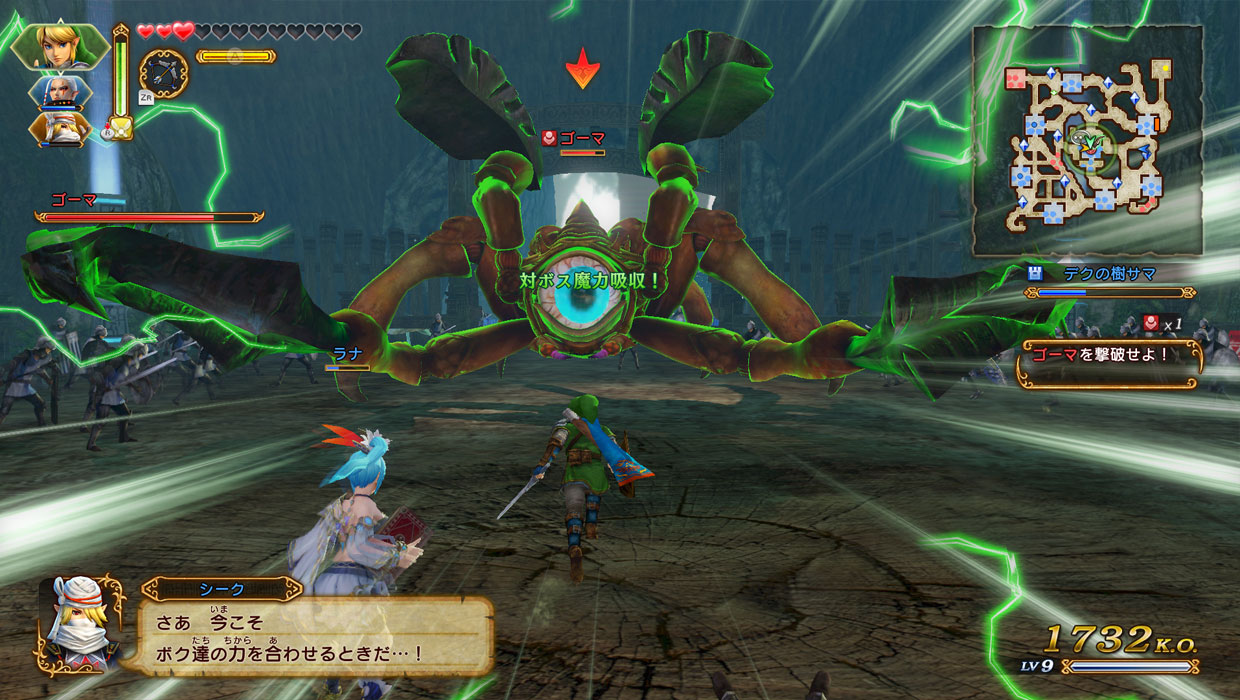The width and height of the screenshot is (1240, 700).
Task: Click the red boss target arrow marker
Action: pos(581,68)
